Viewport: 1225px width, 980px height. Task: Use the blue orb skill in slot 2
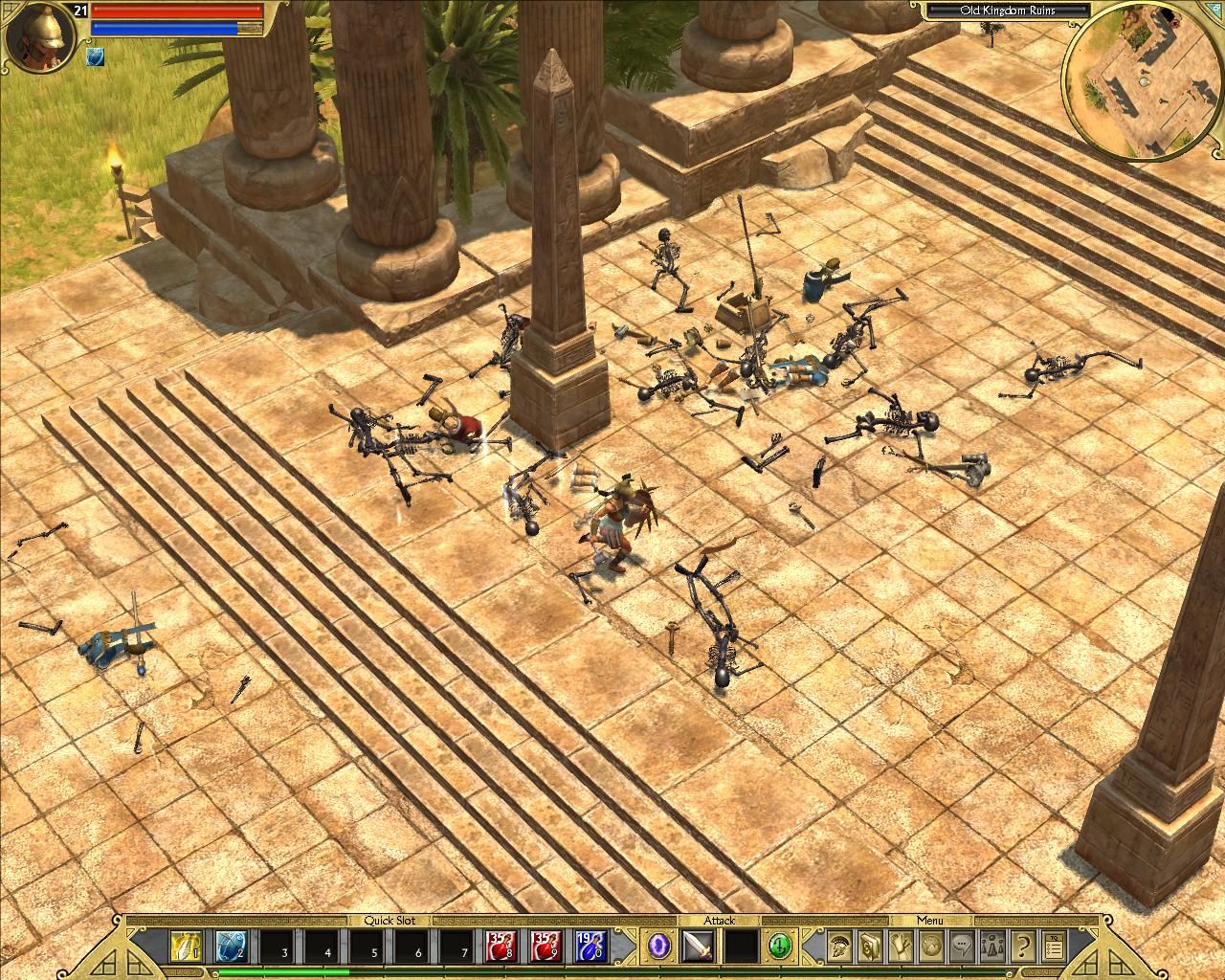pos(231,947)
